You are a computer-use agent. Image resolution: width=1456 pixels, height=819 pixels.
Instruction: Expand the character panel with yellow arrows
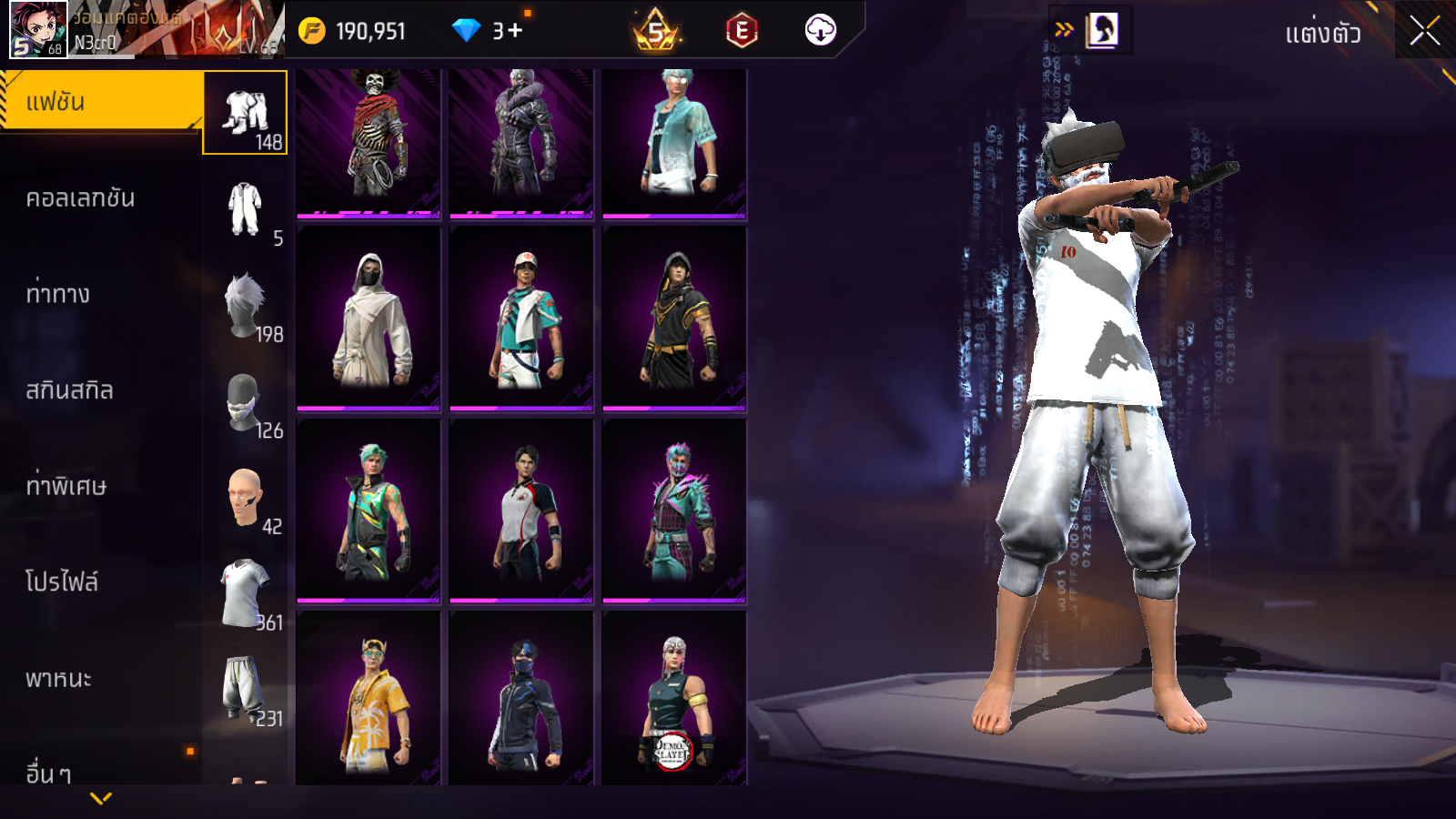[1064, 30]
